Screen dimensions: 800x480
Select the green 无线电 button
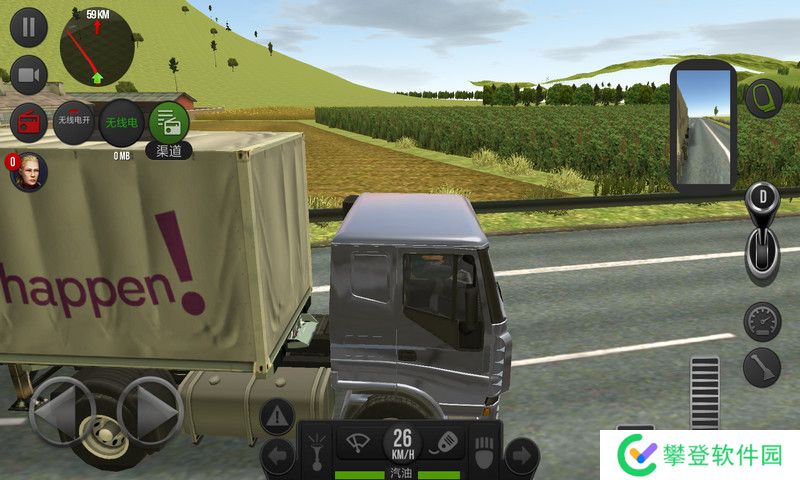(121, 122)
